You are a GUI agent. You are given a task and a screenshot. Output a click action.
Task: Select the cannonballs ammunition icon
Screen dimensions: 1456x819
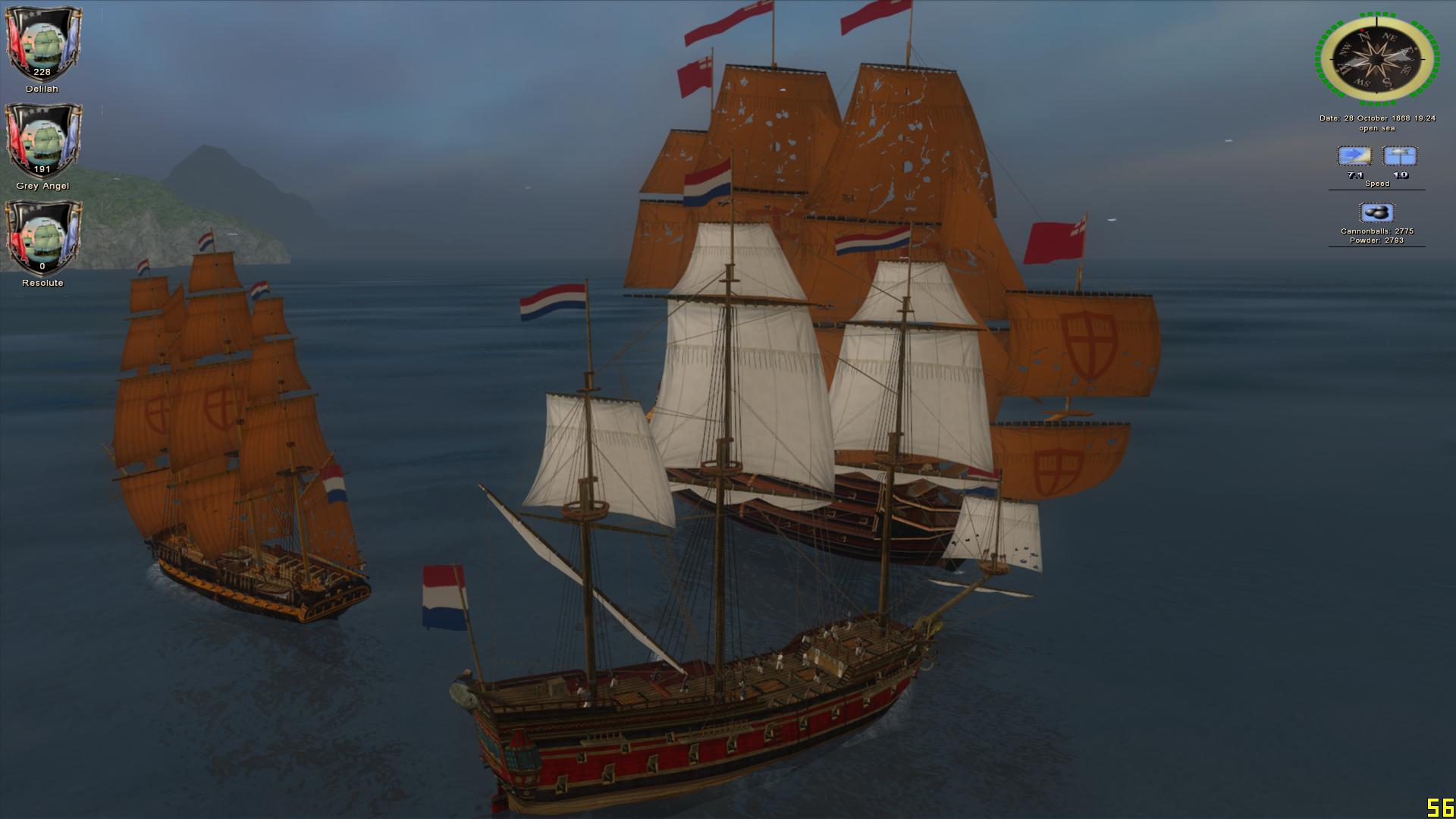(x=1376, y=213)
